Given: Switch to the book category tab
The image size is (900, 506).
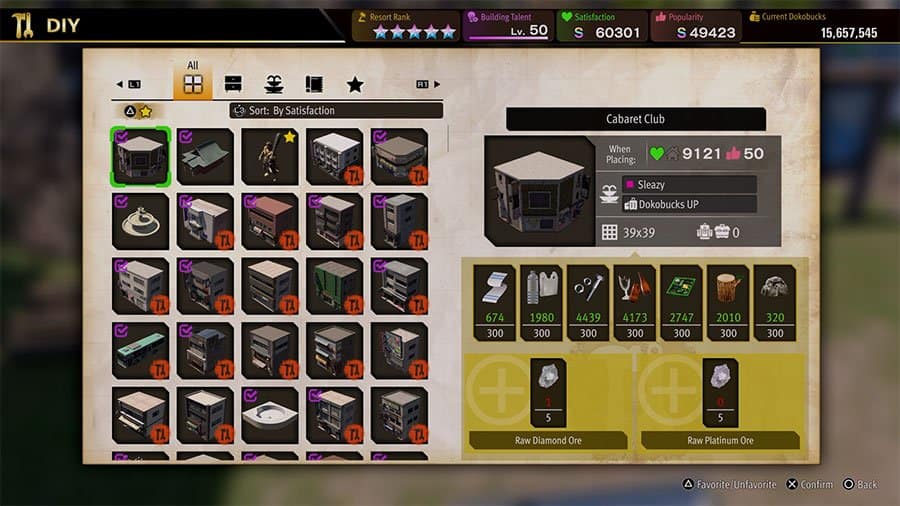Looking at the screenshot, I should coord(313,84).
